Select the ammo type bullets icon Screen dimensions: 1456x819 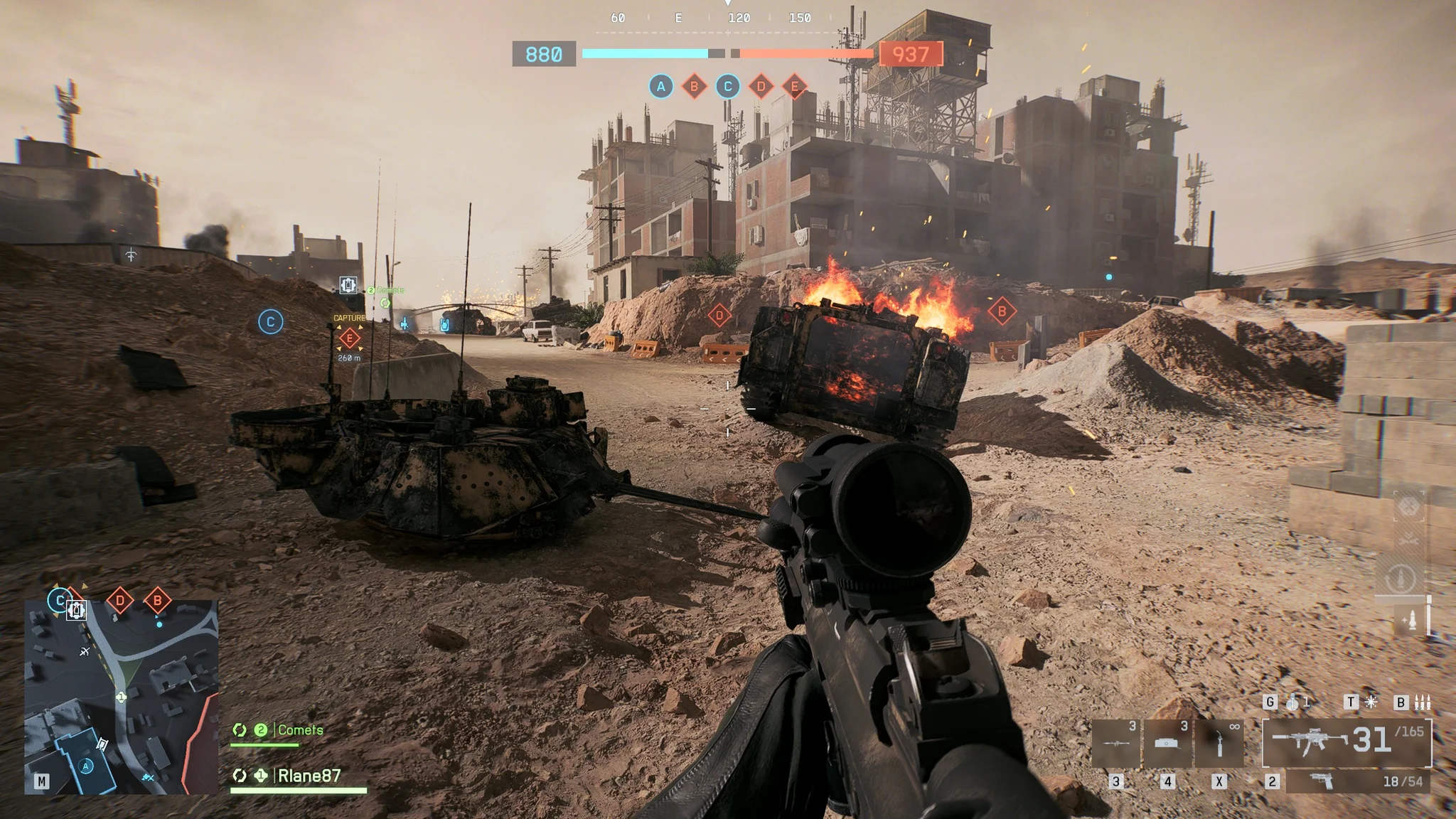[x=1422, y=702]
